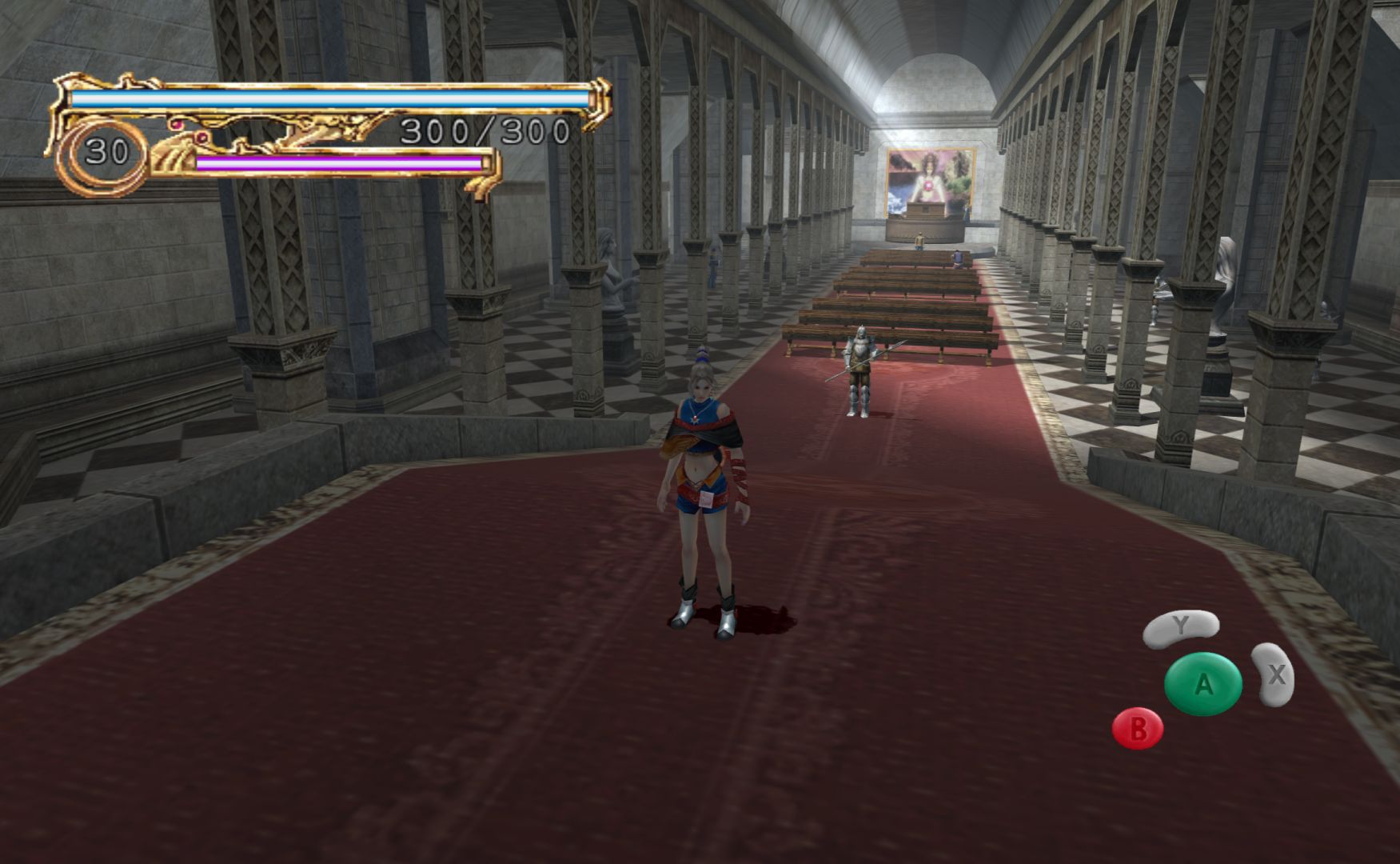Tap the red B button overlay
This screenshot has height=864, width=1400.
coord(1137,728)
